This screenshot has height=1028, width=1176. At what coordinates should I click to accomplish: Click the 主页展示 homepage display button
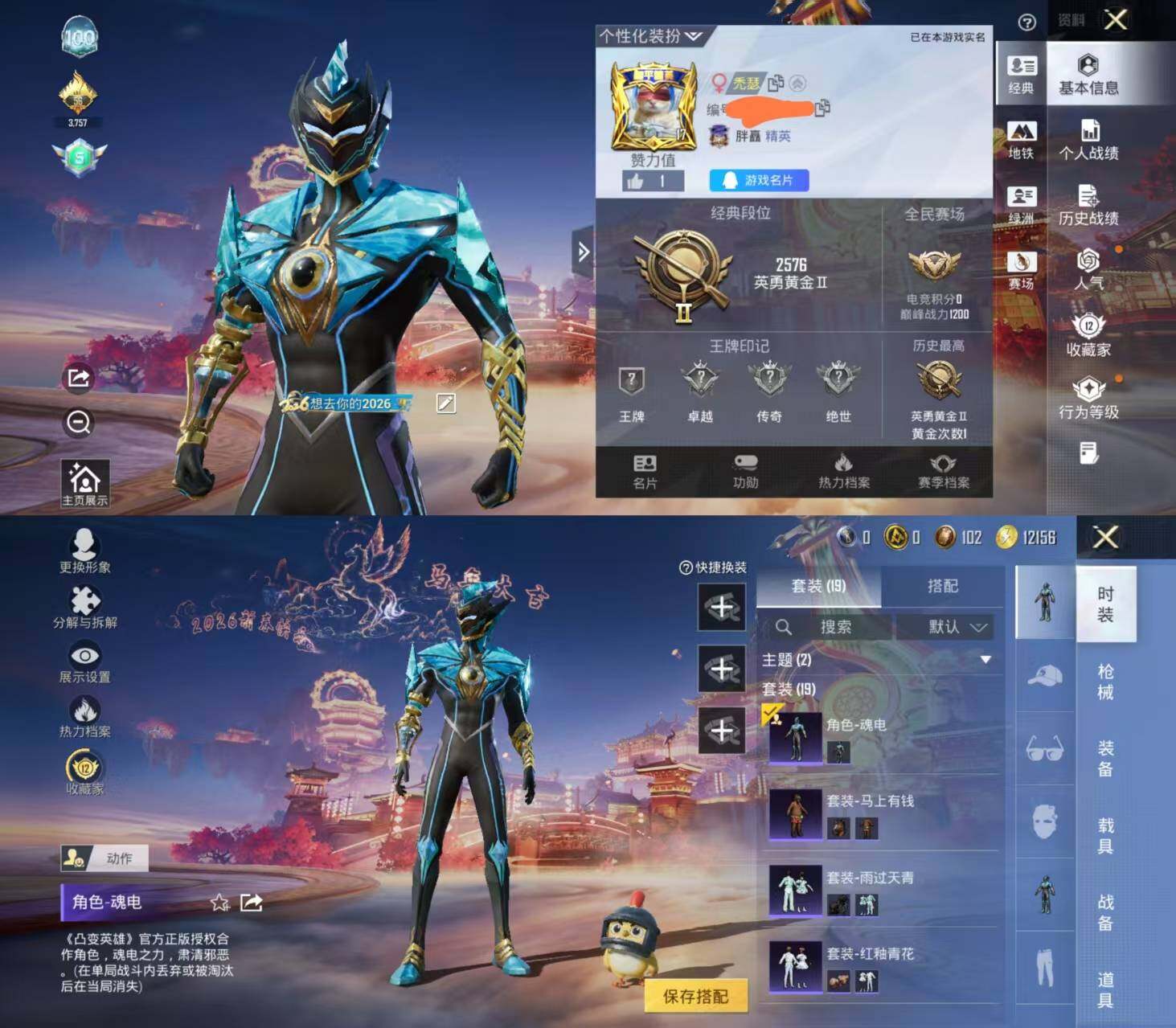point(85,484)
